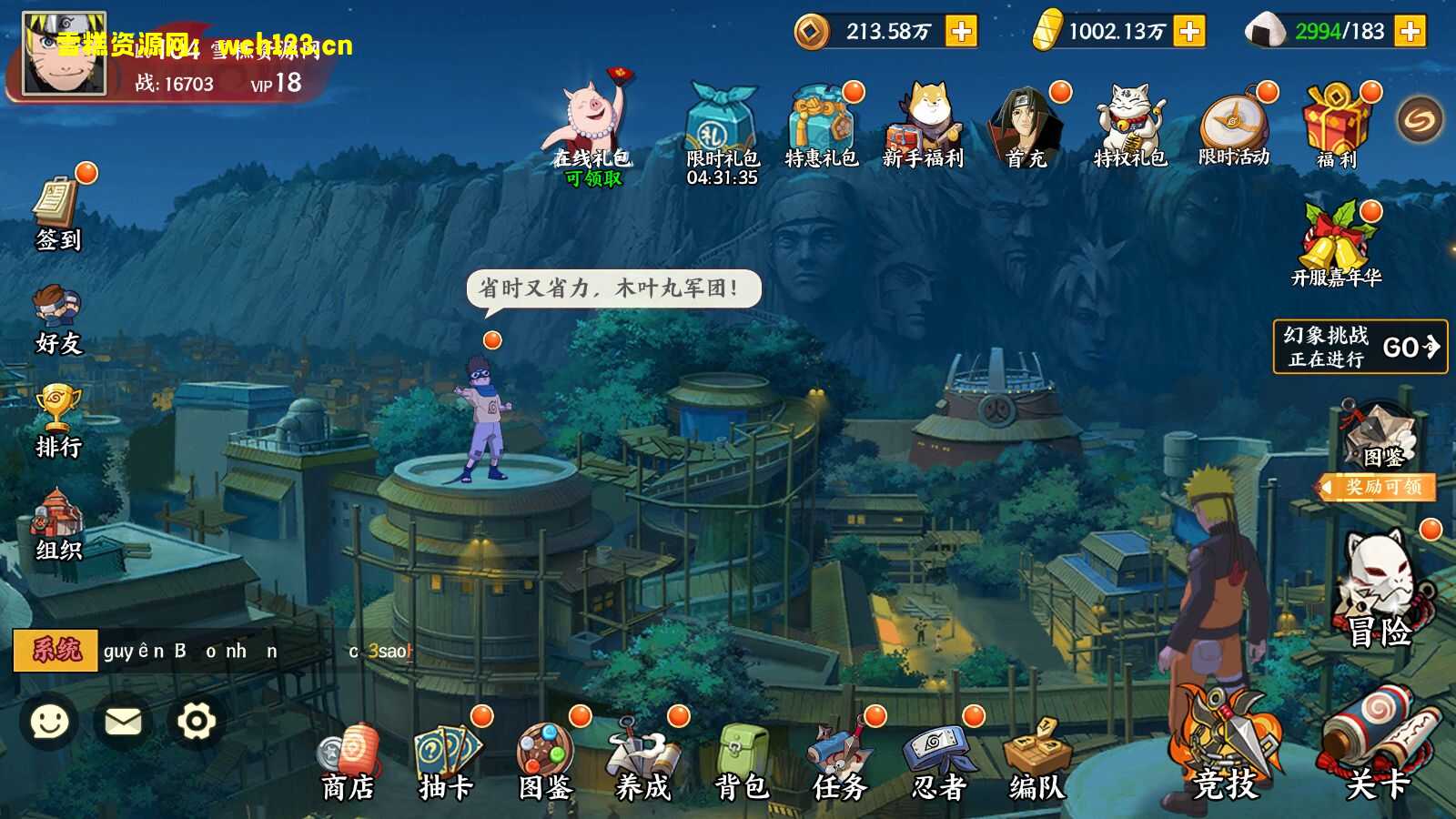Go to the 幻象挑战 challenge banner
The width and height of the screenshot is (1456, 819).
(x=1360, y=347)
